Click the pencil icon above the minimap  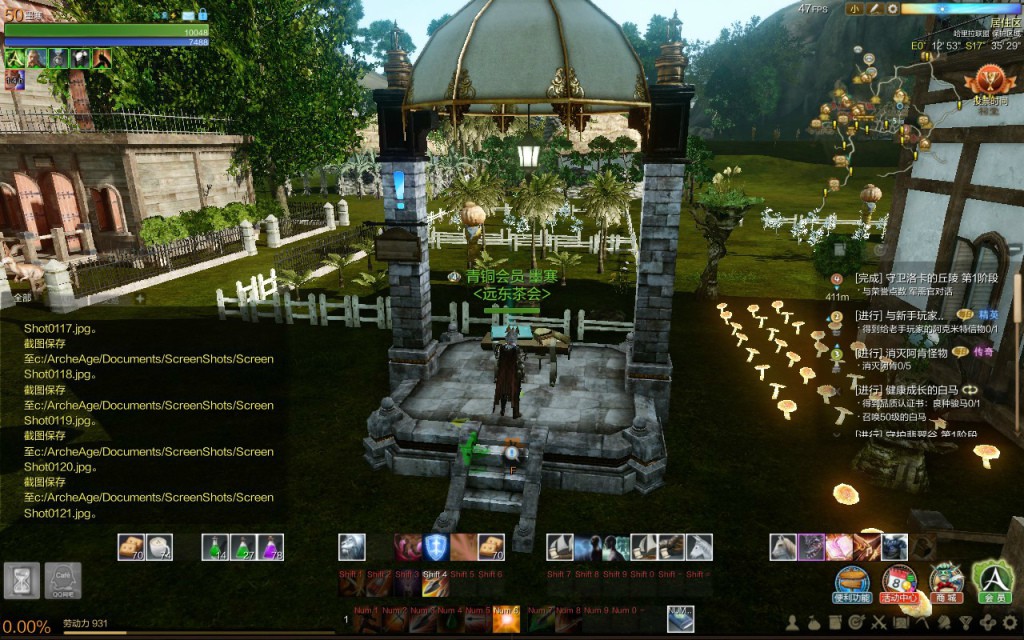(x=873, y=9)
